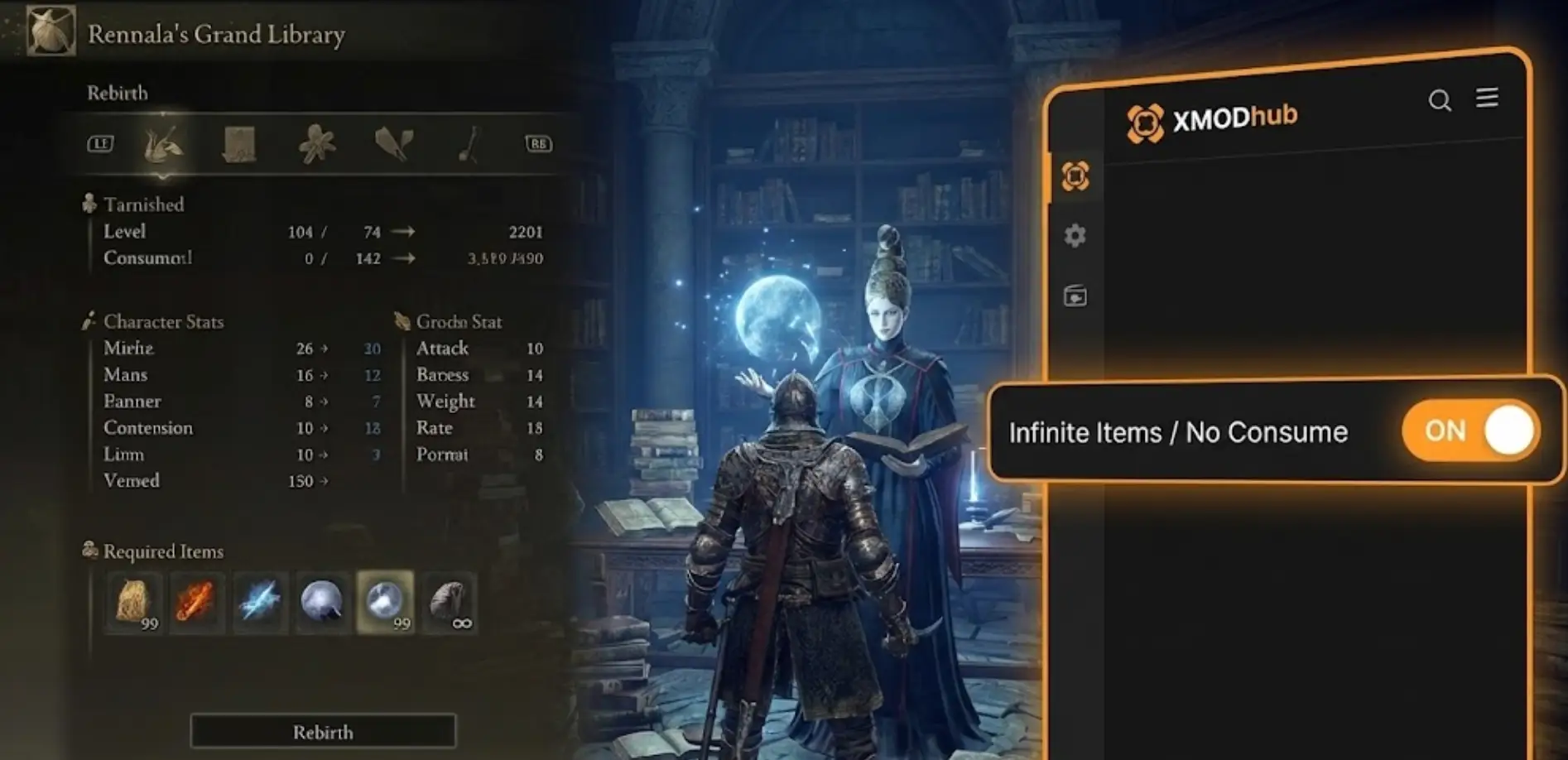The width and height of the screenshot is (1568, 760).
Task: Open the scroll item category icon
Action: point(238,142)
